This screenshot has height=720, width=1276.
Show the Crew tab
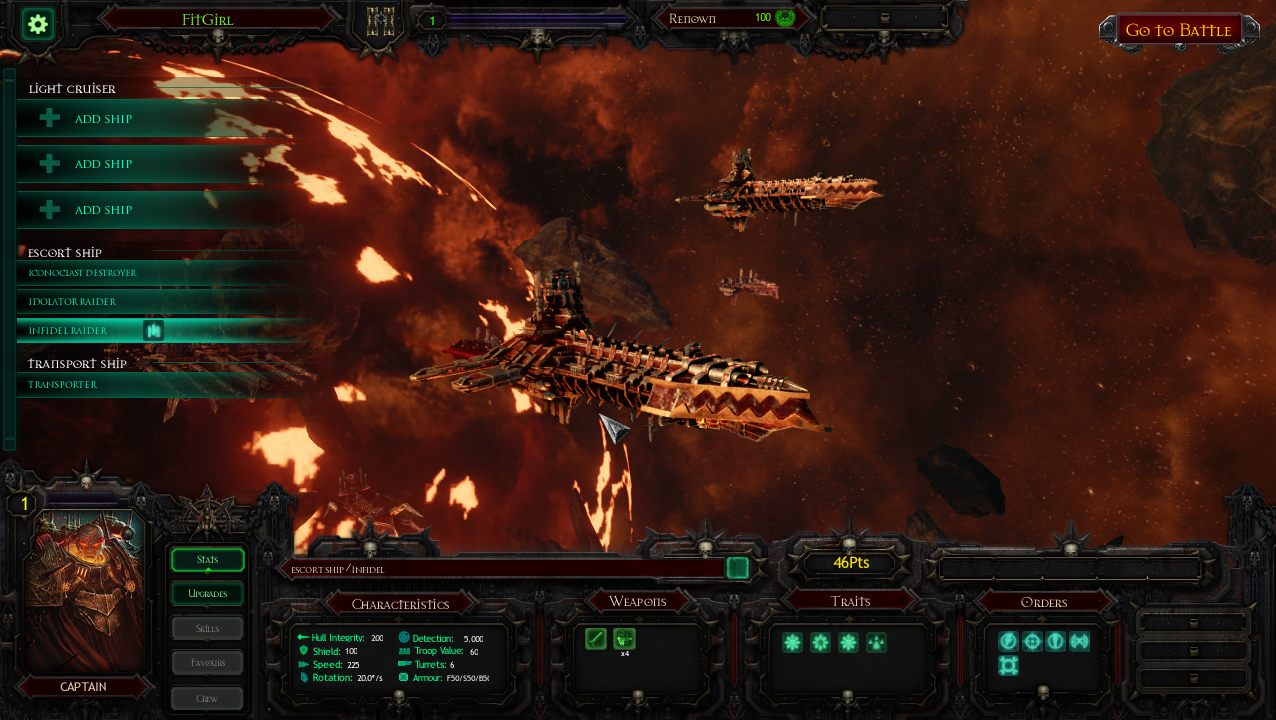tap(207, 698)
